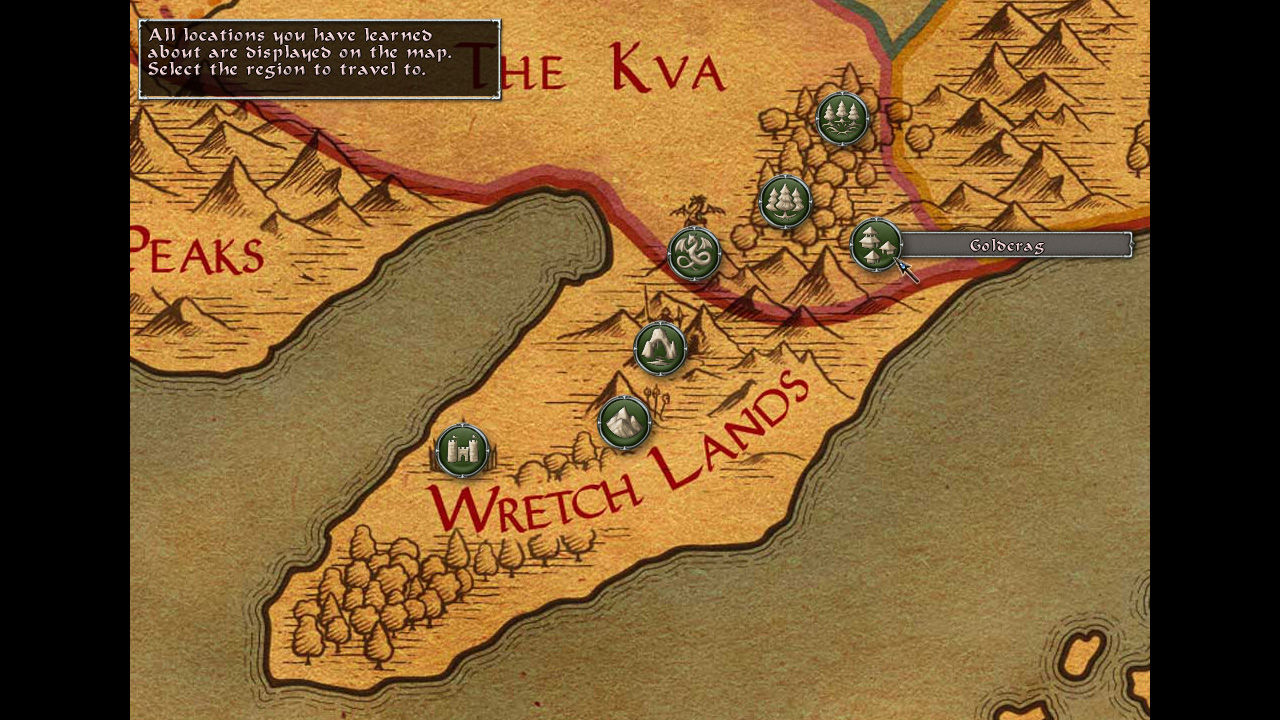The width and height of the screenshot is (1280, 720).
Task: Open the upper forest location marker
Action: click(x=841, y=116)
